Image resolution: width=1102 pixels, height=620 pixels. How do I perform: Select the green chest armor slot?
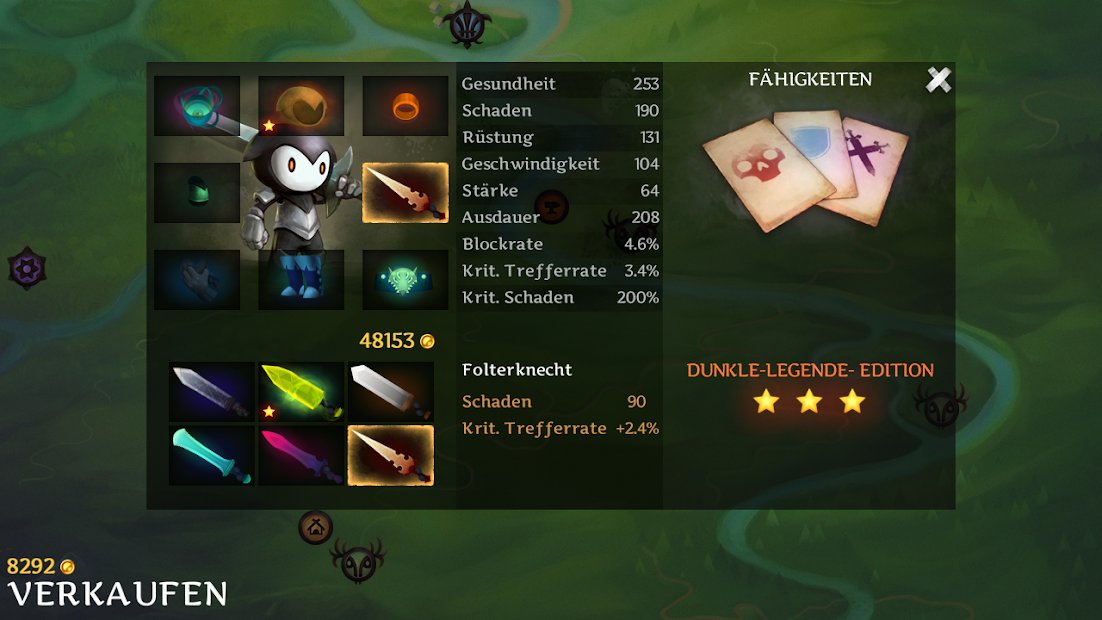click(x=197, y=193)
